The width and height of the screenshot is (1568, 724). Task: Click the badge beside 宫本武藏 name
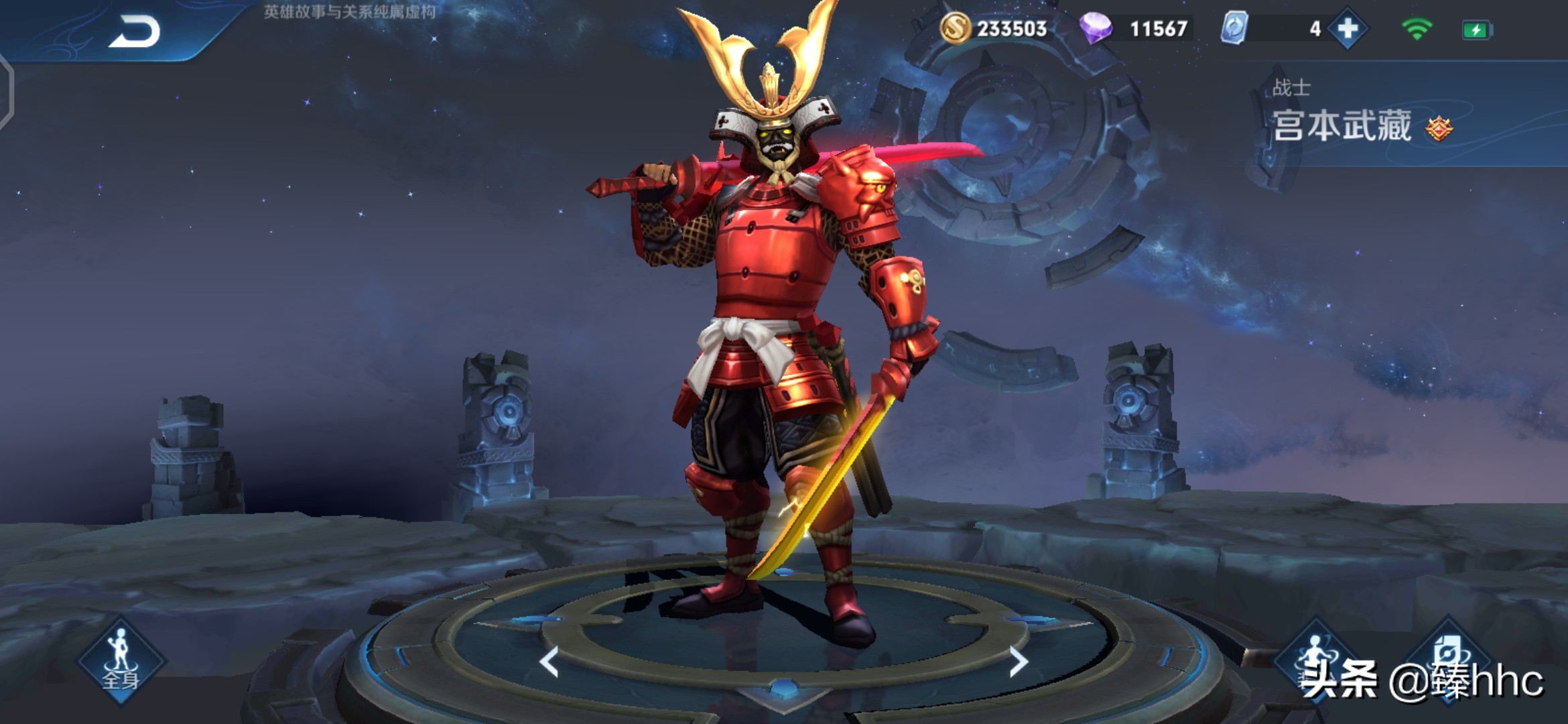point(1439,128)
